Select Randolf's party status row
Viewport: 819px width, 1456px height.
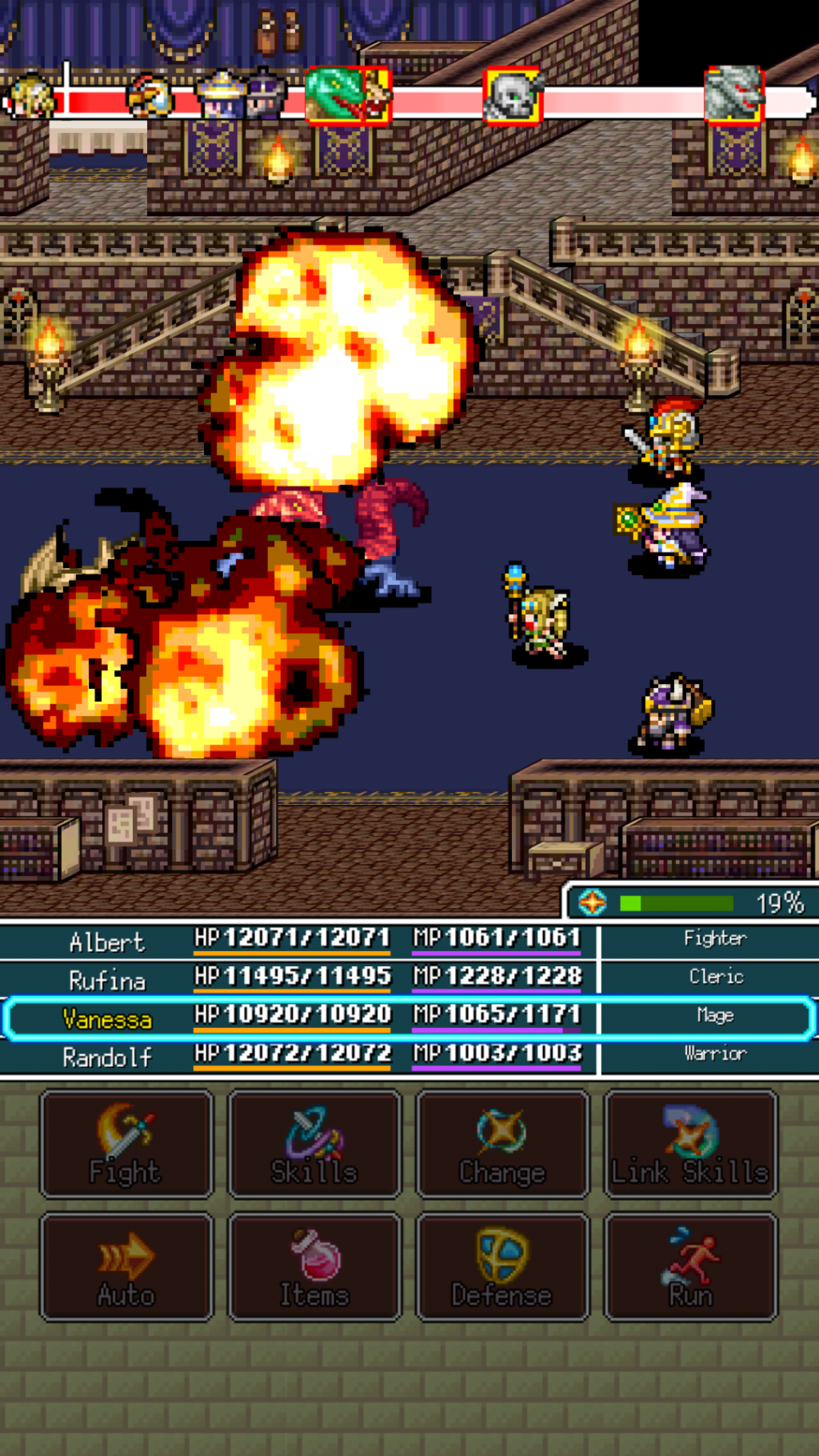tap(409, 1056)
